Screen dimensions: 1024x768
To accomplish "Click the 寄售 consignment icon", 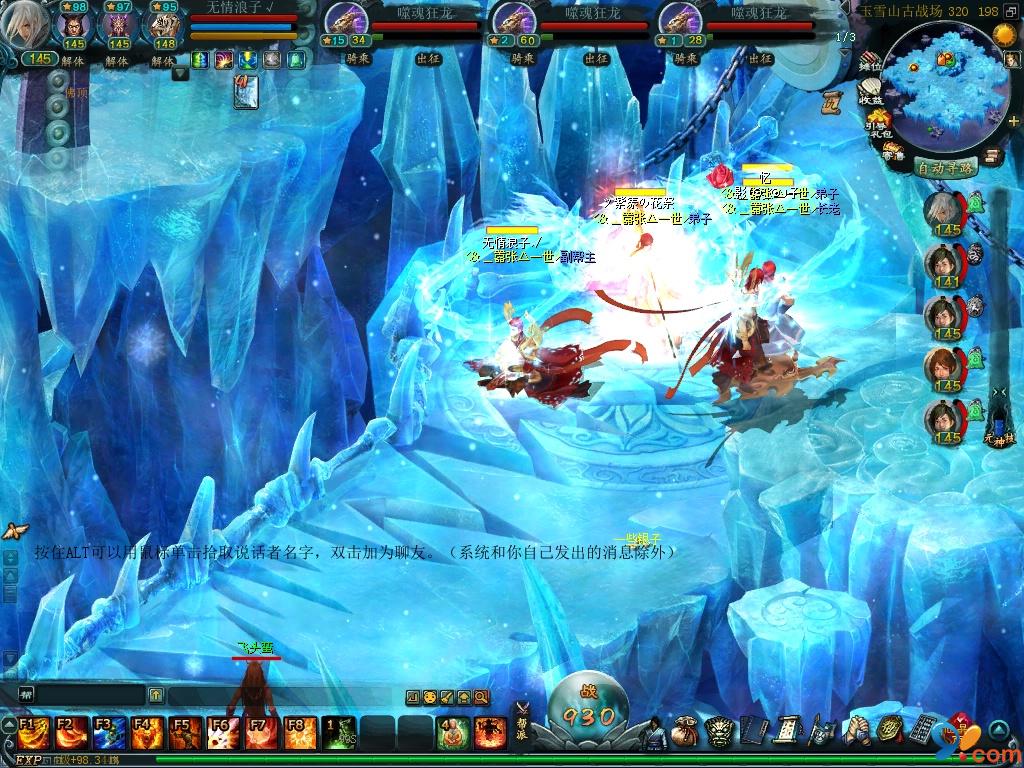I will (x=893, y=151).
